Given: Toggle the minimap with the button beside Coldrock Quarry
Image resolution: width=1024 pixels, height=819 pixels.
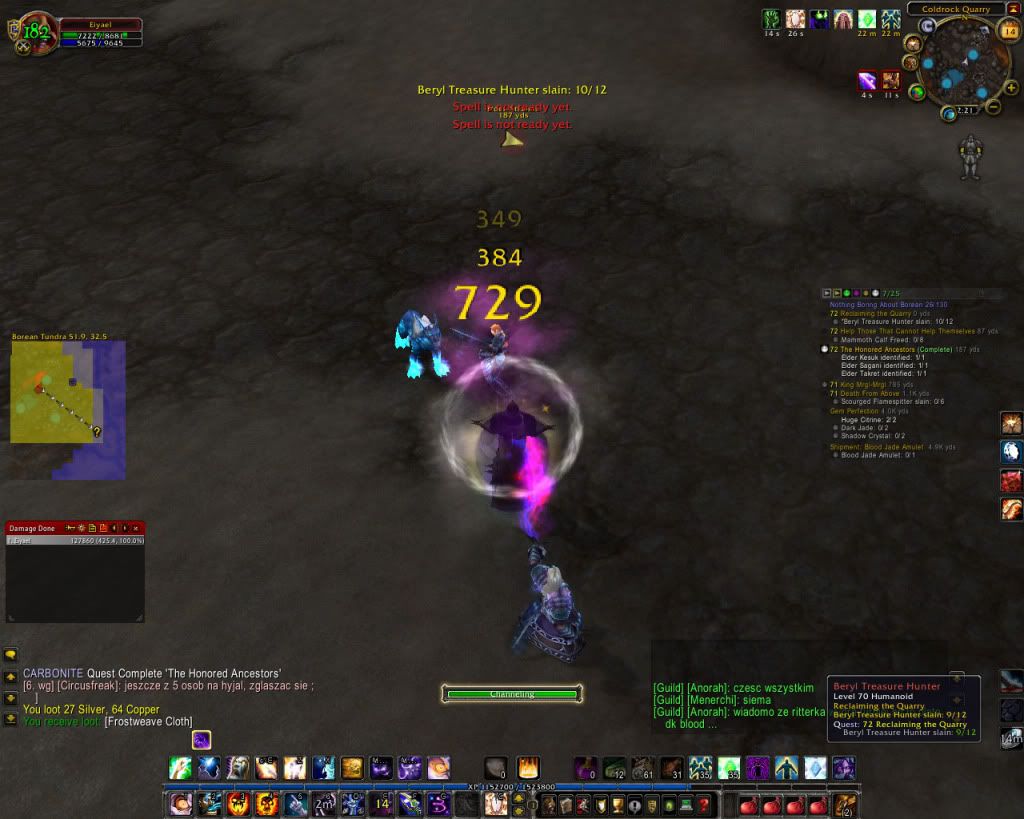Looking at the screenshot, I should 1014,9.
